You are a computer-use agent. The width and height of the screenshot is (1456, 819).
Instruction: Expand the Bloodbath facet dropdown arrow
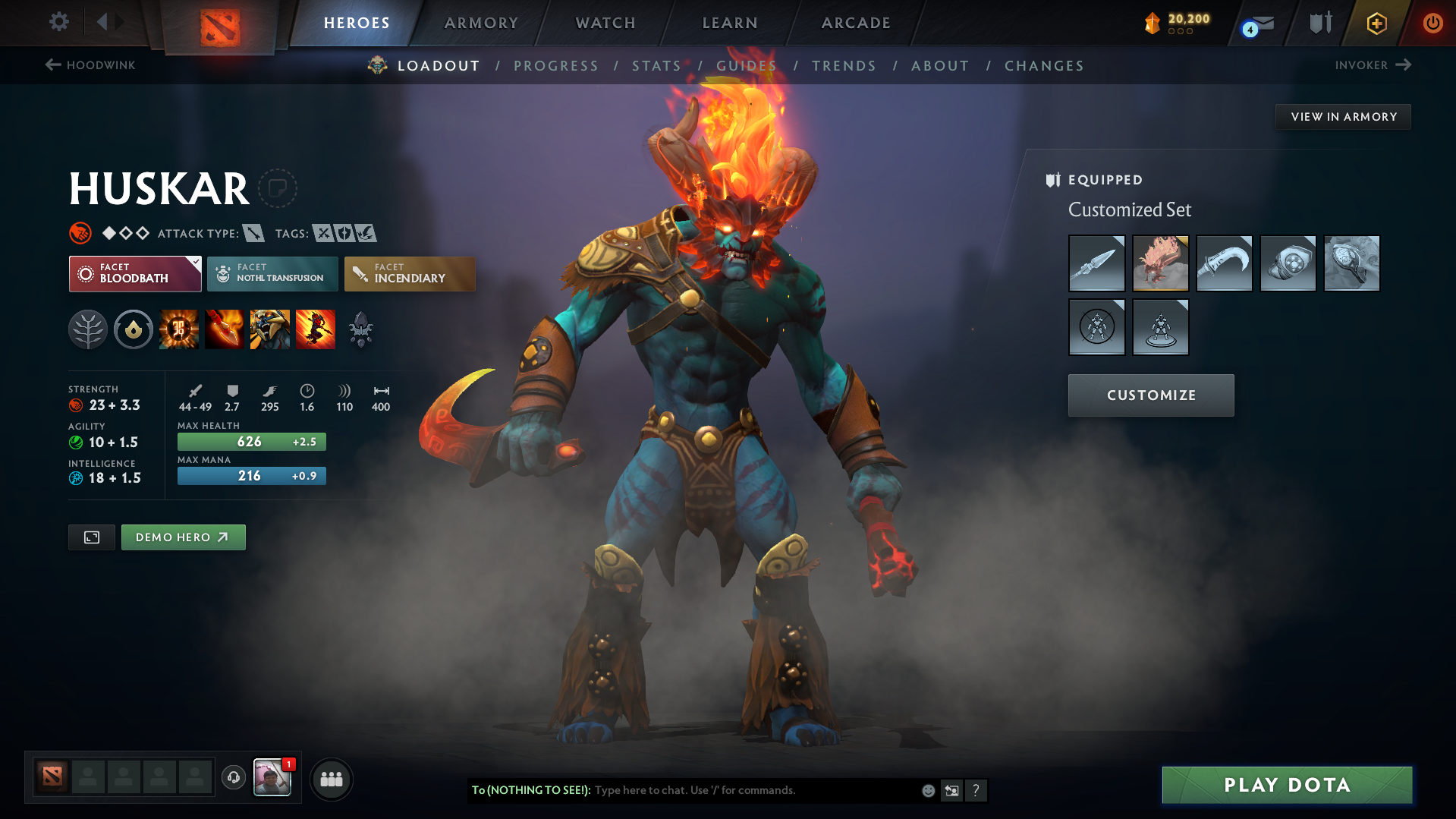click(x=196, y=262)
